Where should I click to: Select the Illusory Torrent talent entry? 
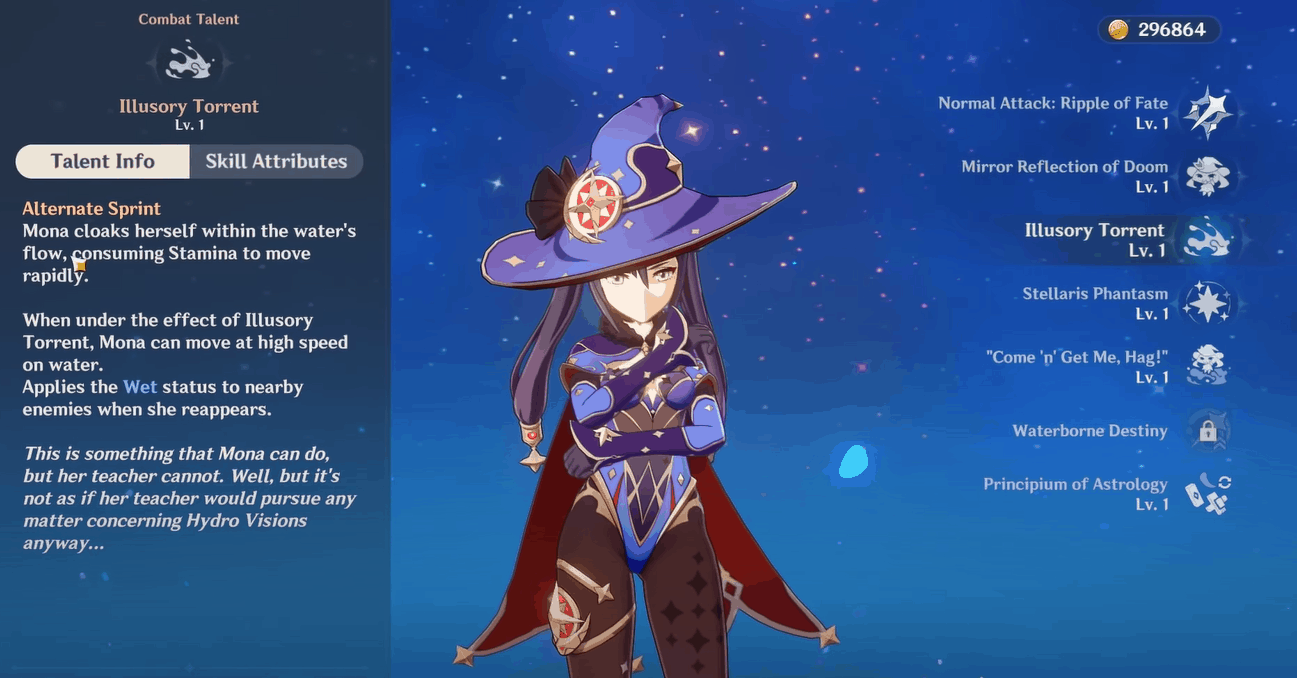(1207, 239)
